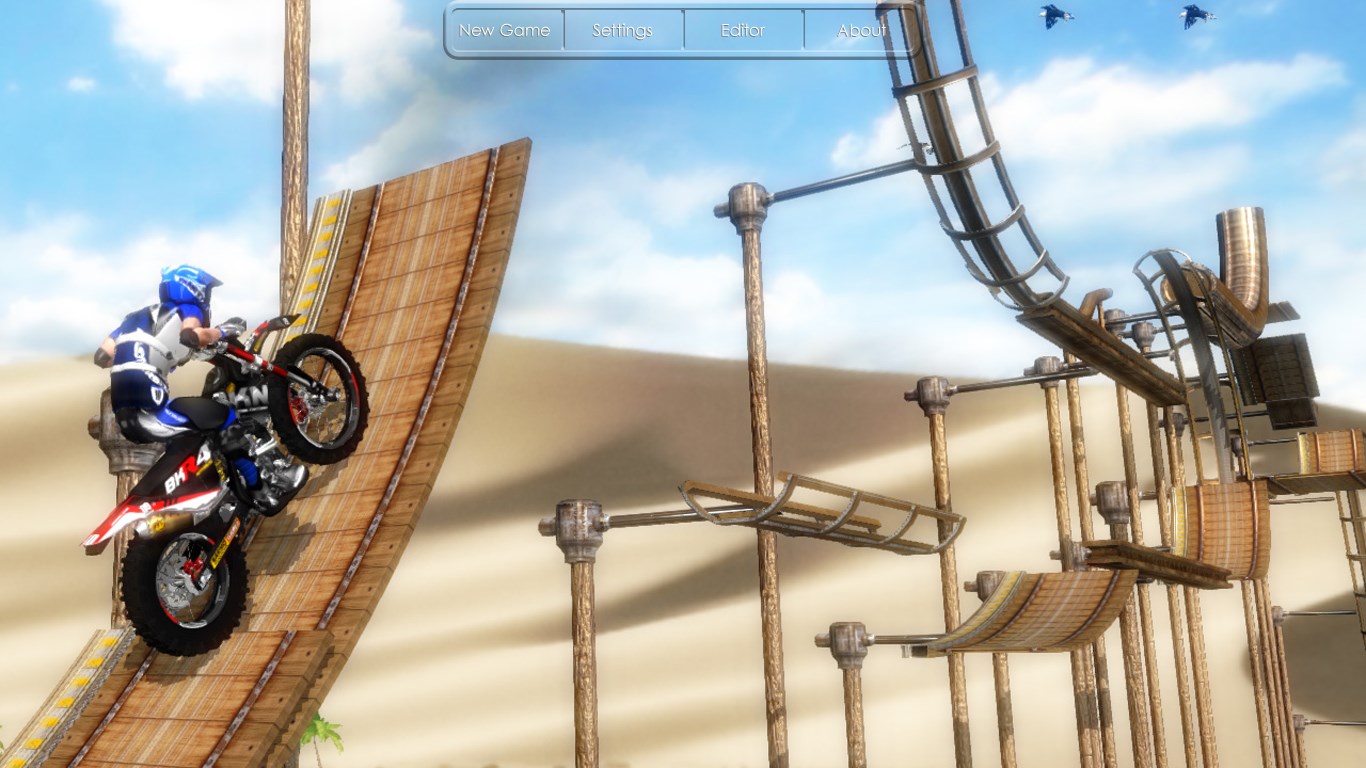
Task: Start a New Game from the menu
Action: (x=505, y=30)
